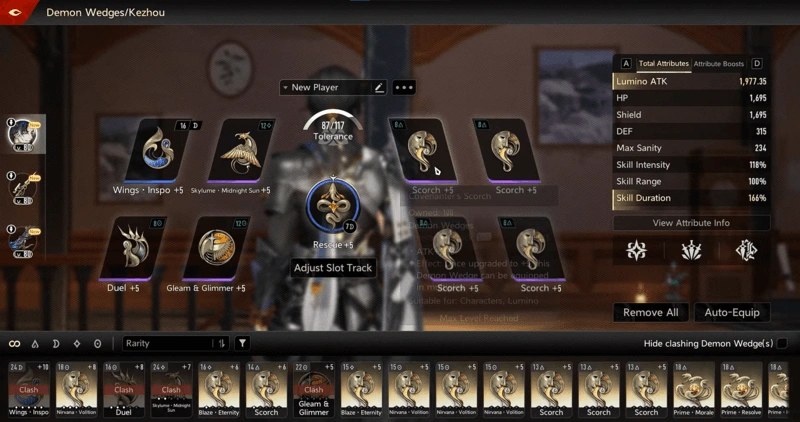Show the Total Attributes tab
Image resolution: width=800 pixels, height=422 pixels.
[663, 64]
